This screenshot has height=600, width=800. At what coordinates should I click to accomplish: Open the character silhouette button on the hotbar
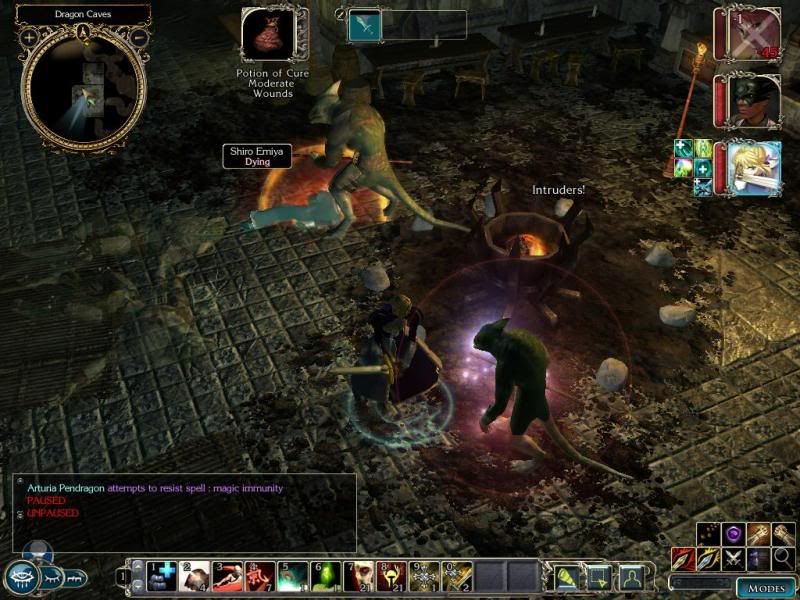(x=630, y=576)
